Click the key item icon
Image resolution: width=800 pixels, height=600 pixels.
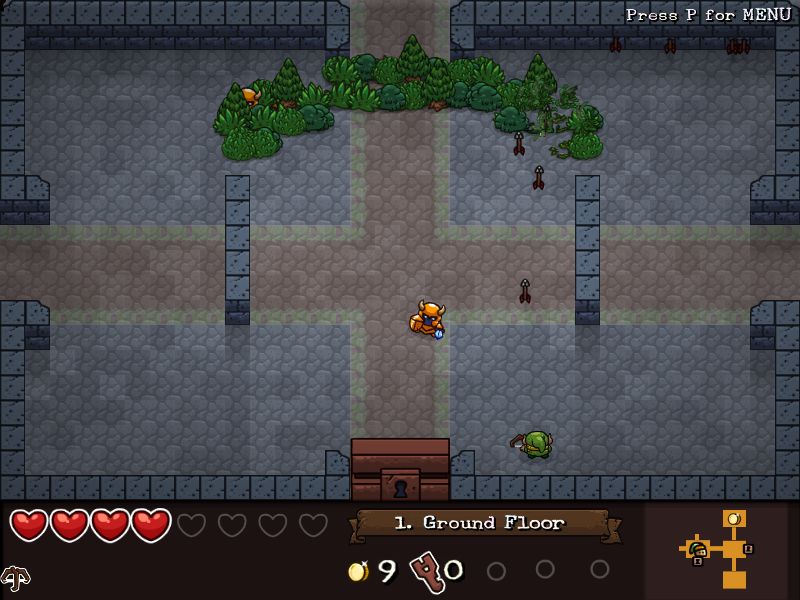pos(426,570)
